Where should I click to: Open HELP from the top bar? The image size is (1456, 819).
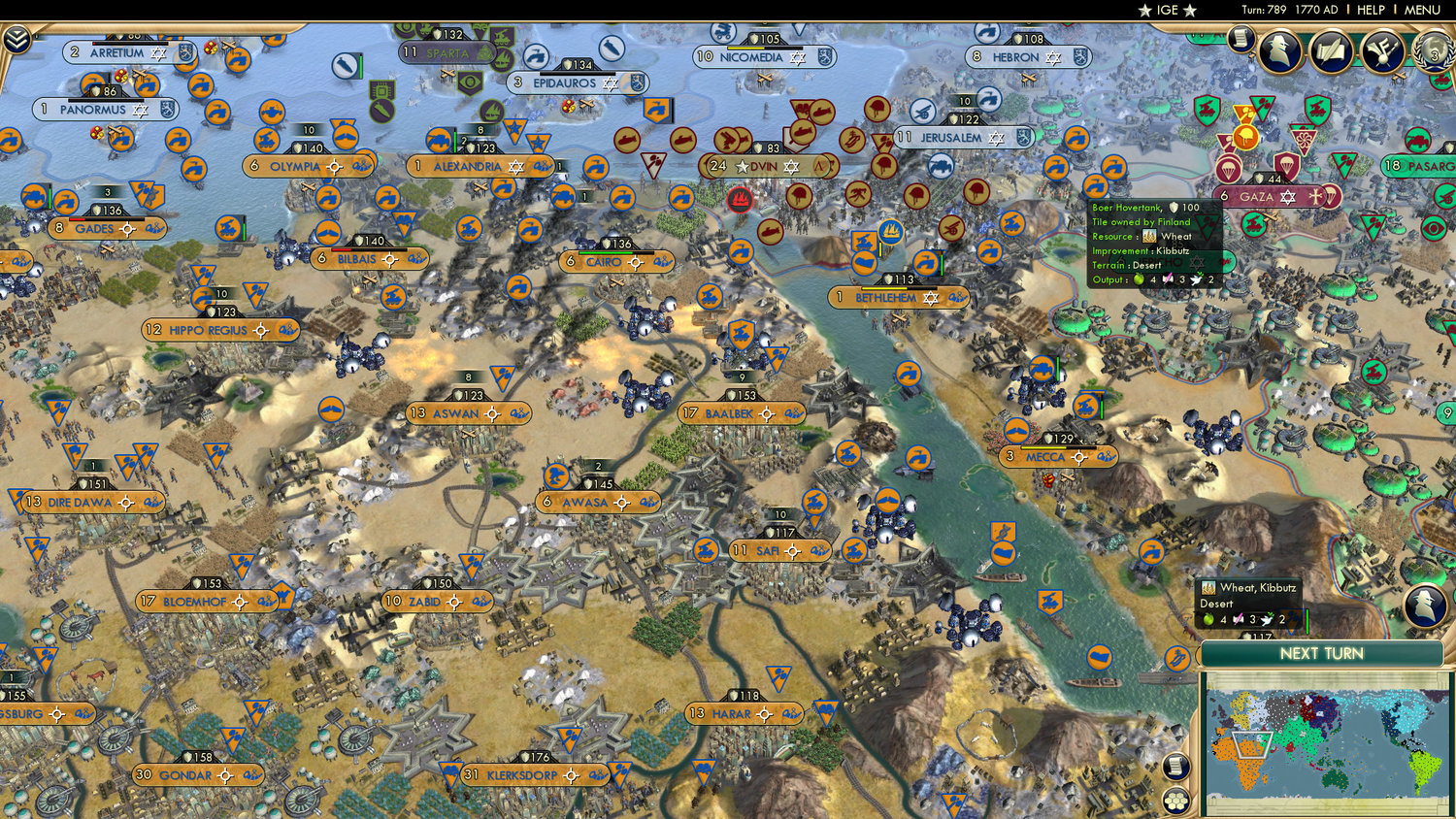tap(1373, 10)
